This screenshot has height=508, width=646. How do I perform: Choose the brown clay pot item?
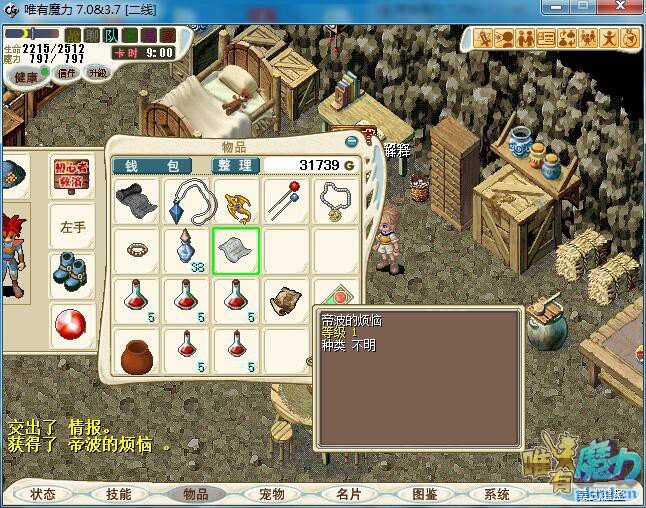point(135,352)
